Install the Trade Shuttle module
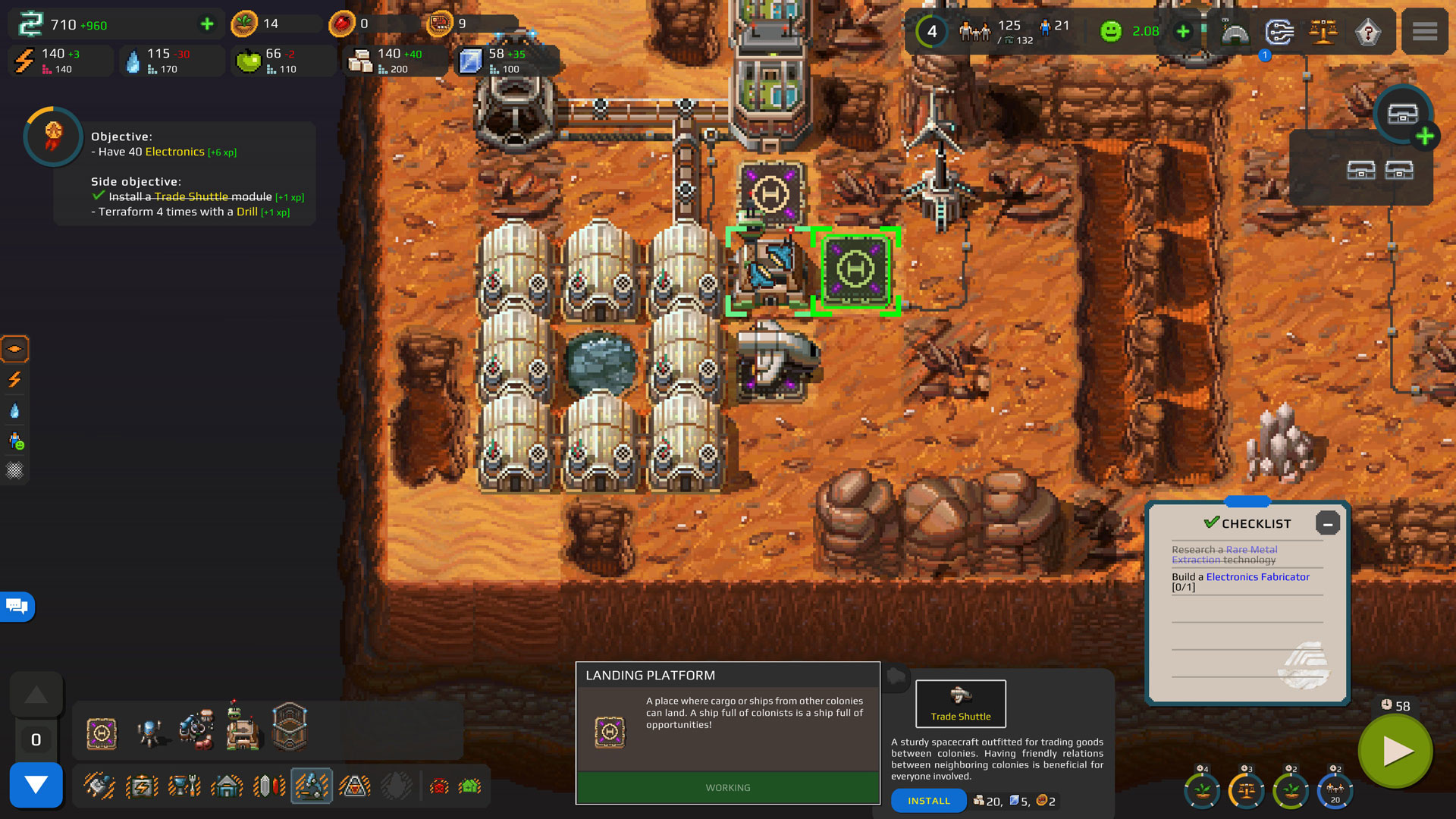Screen dimensions: 1456x819 click(x=928, y=801)
